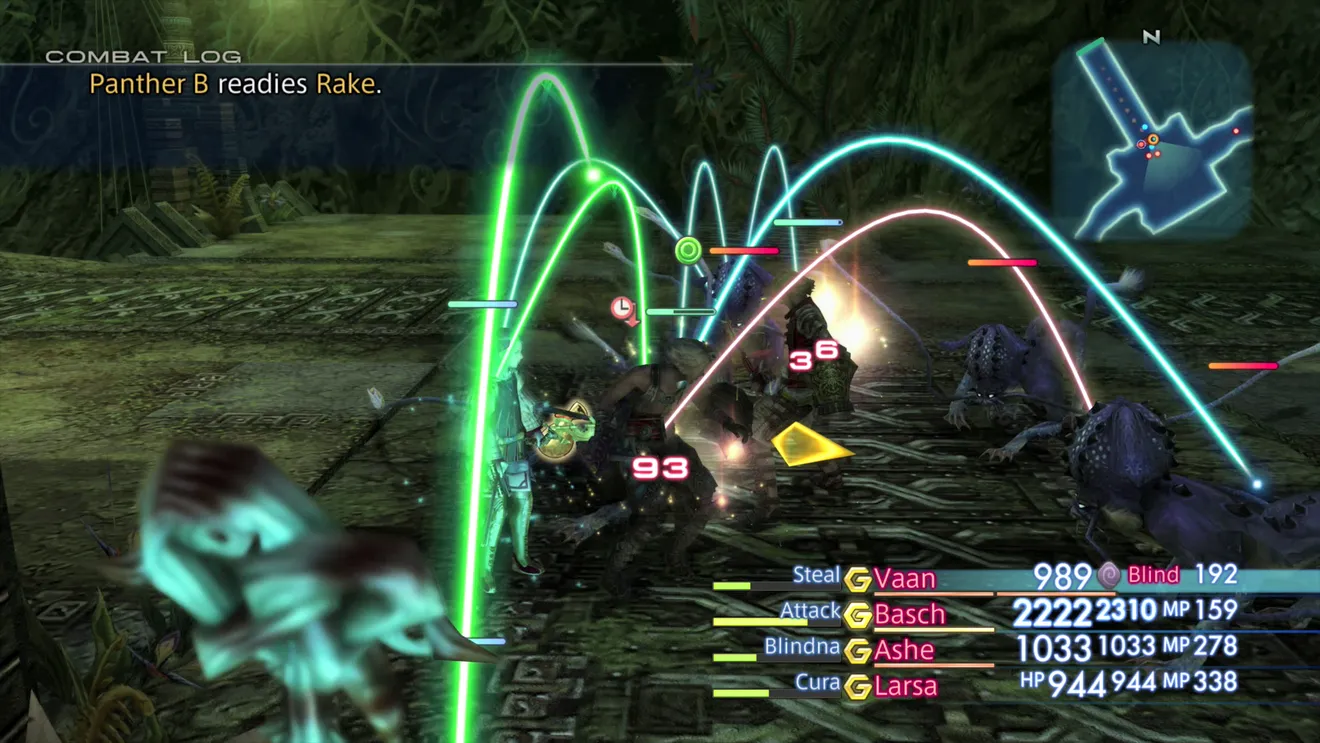
Task: Select Ashe in the party list
Action: point(904,650)
